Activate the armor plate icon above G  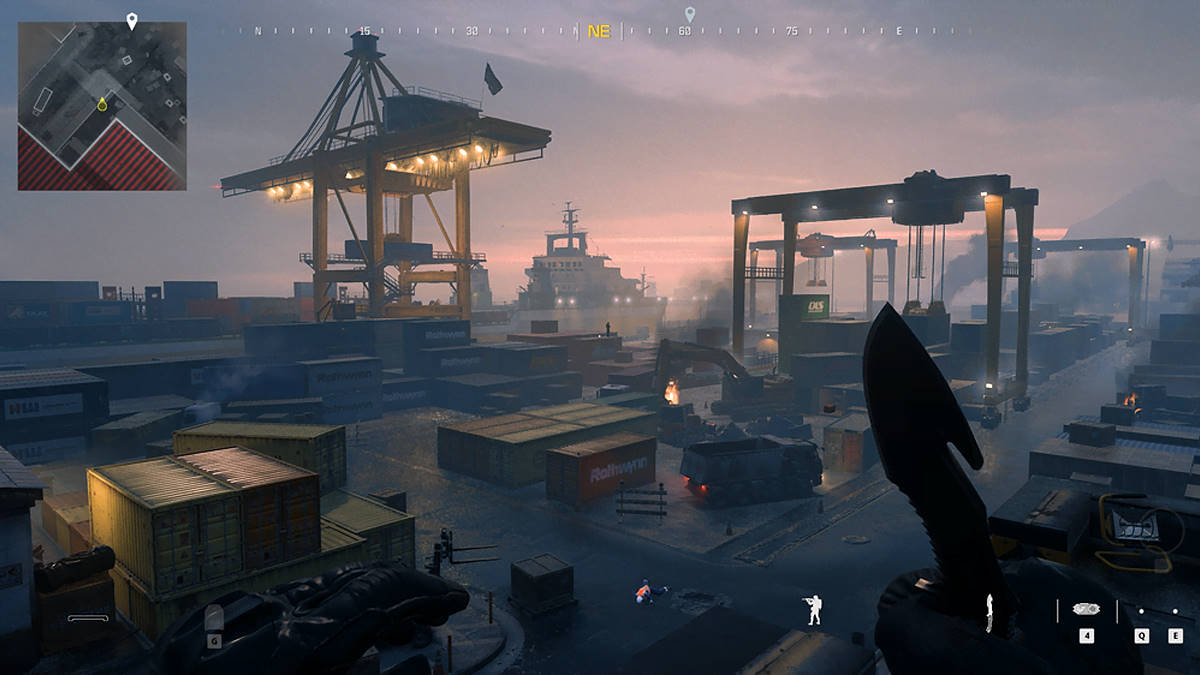(x=214, y=615)
